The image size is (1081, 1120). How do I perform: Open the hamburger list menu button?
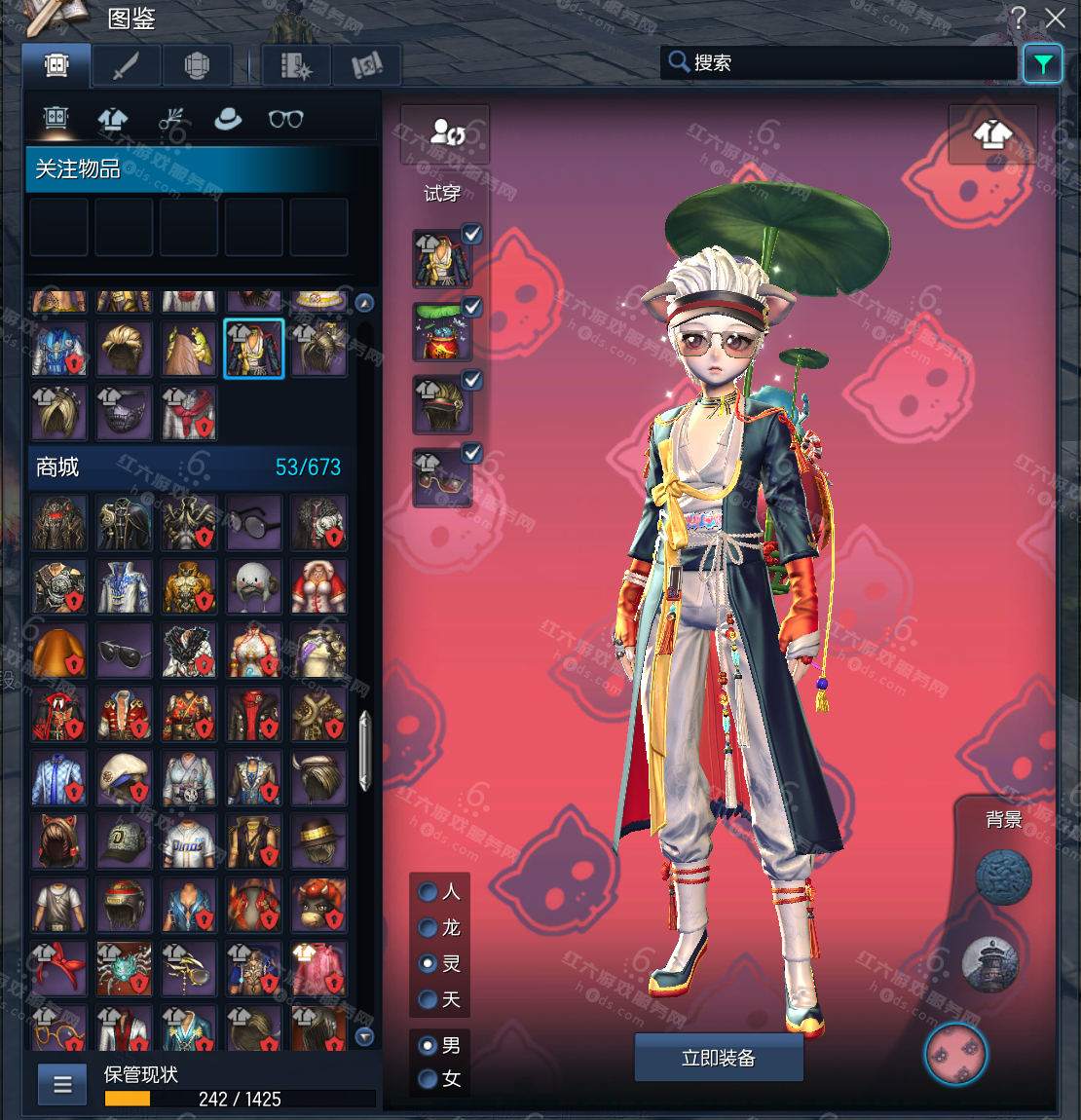point(62,1084)
